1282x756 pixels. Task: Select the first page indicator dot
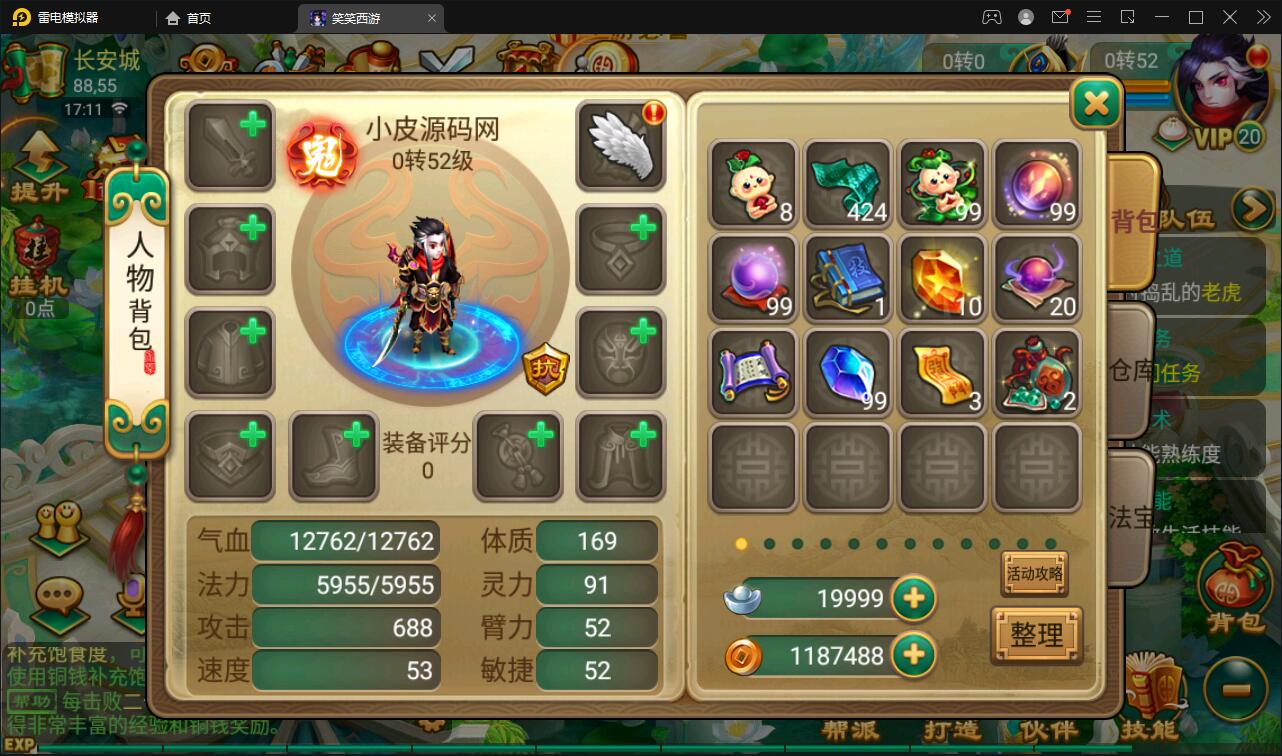pyautogui.click(x=741, y=544)
